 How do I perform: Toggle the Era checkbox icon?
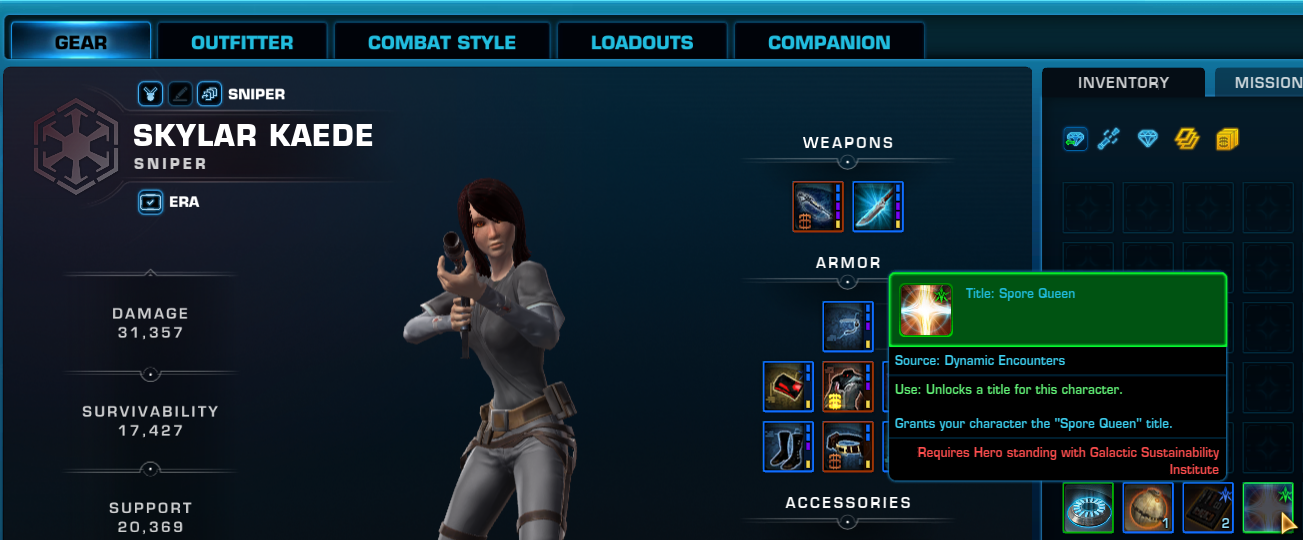[150, 202]
